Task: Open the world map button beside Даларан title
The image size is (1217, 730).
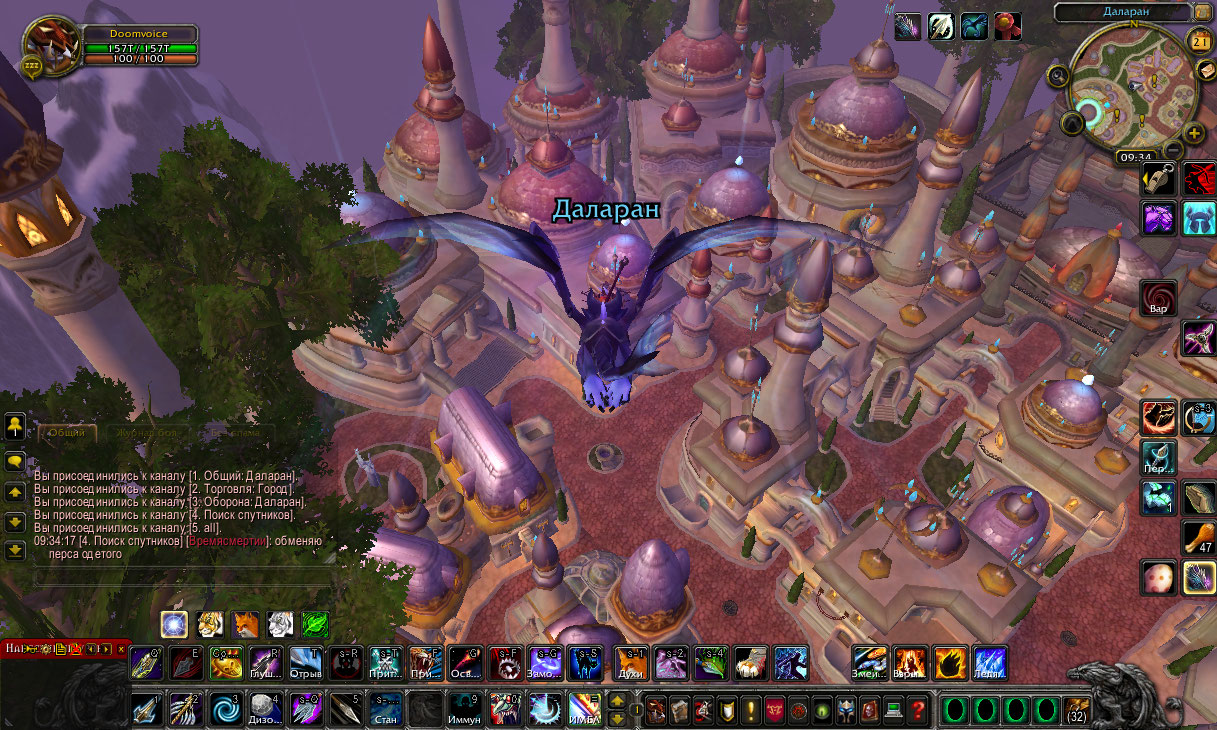Action: coord(1206,13)
